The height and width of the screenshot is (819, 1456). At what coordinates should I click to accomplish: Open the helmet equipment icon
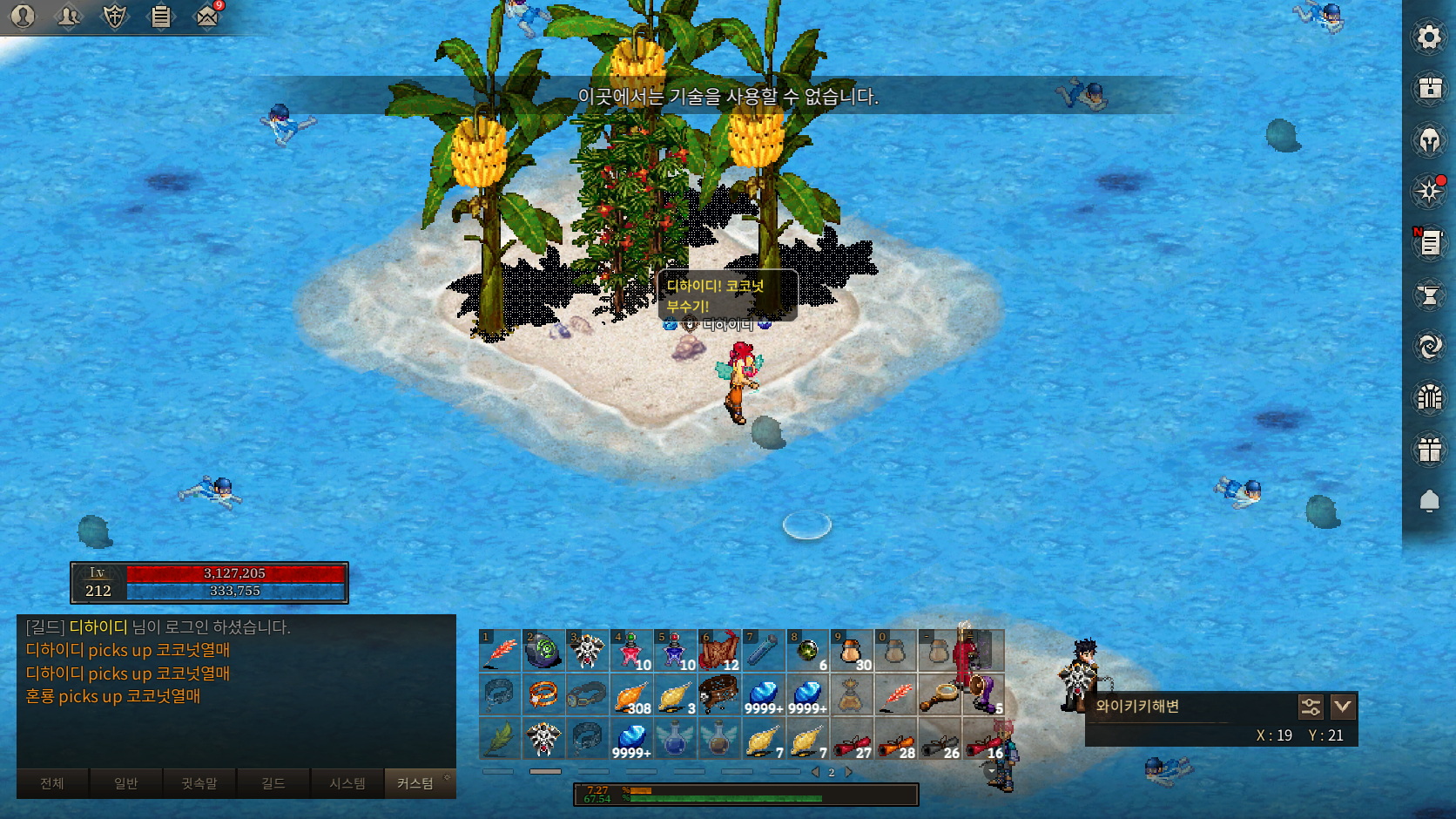coord(1429,139)
